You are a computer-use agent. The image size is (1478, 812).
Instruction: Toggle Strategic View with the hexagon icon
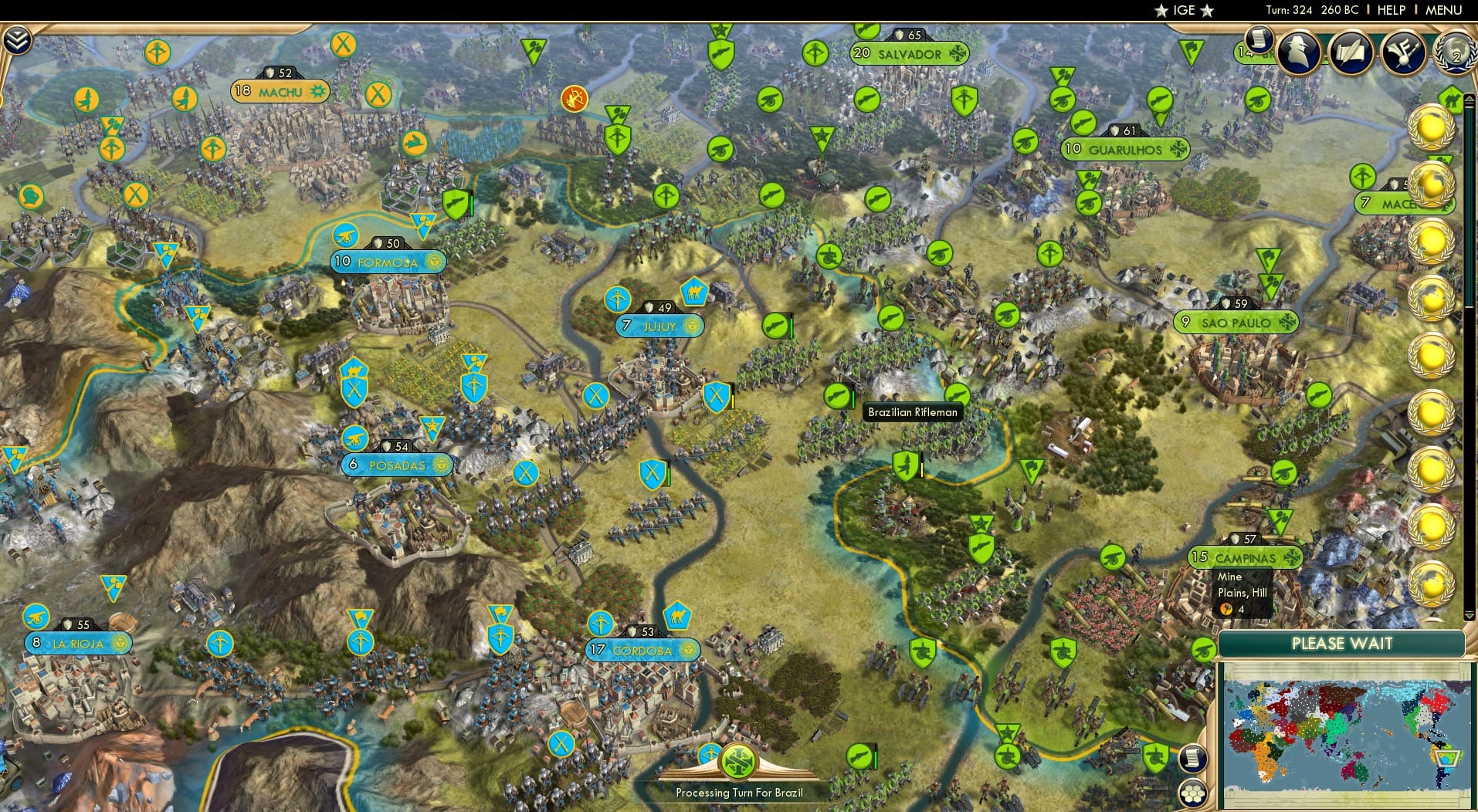click(x=1192, y=792)
